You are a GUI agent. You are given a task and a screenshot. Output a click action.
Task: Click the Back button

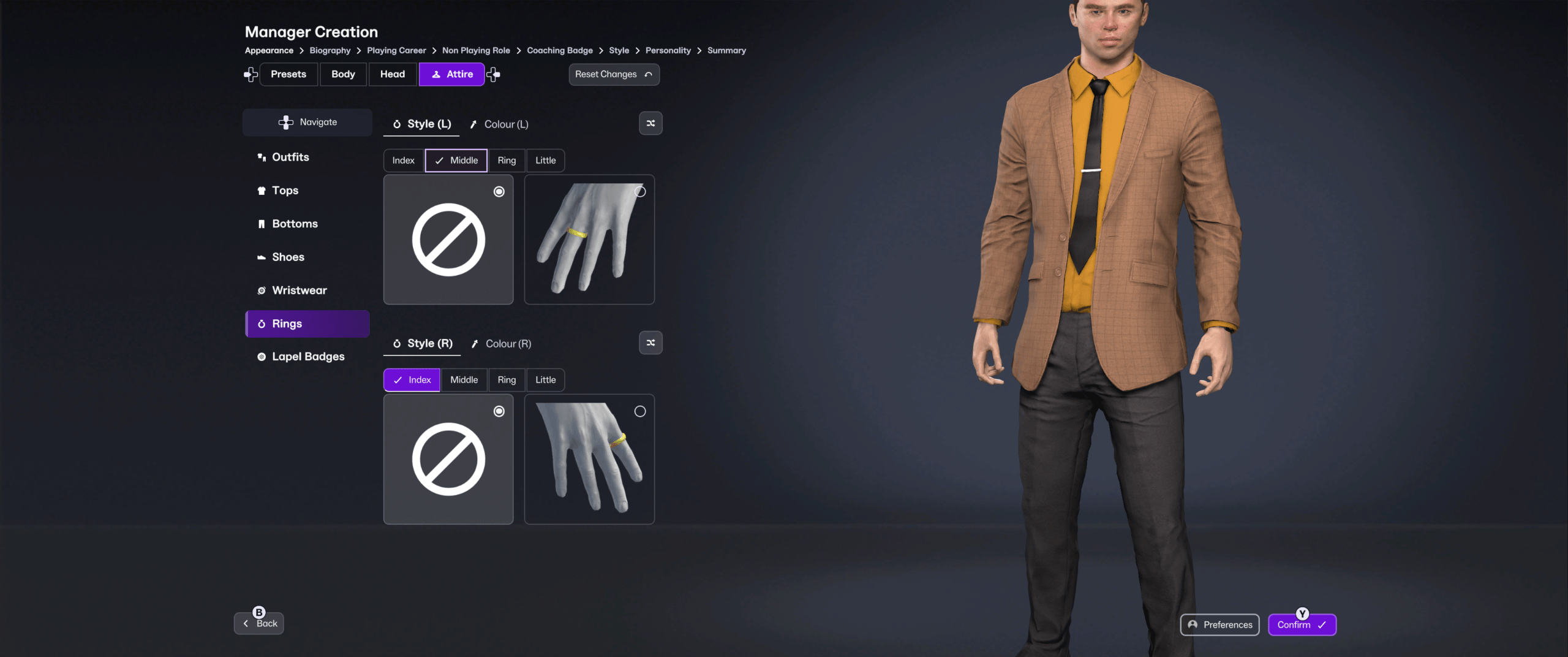258,622
